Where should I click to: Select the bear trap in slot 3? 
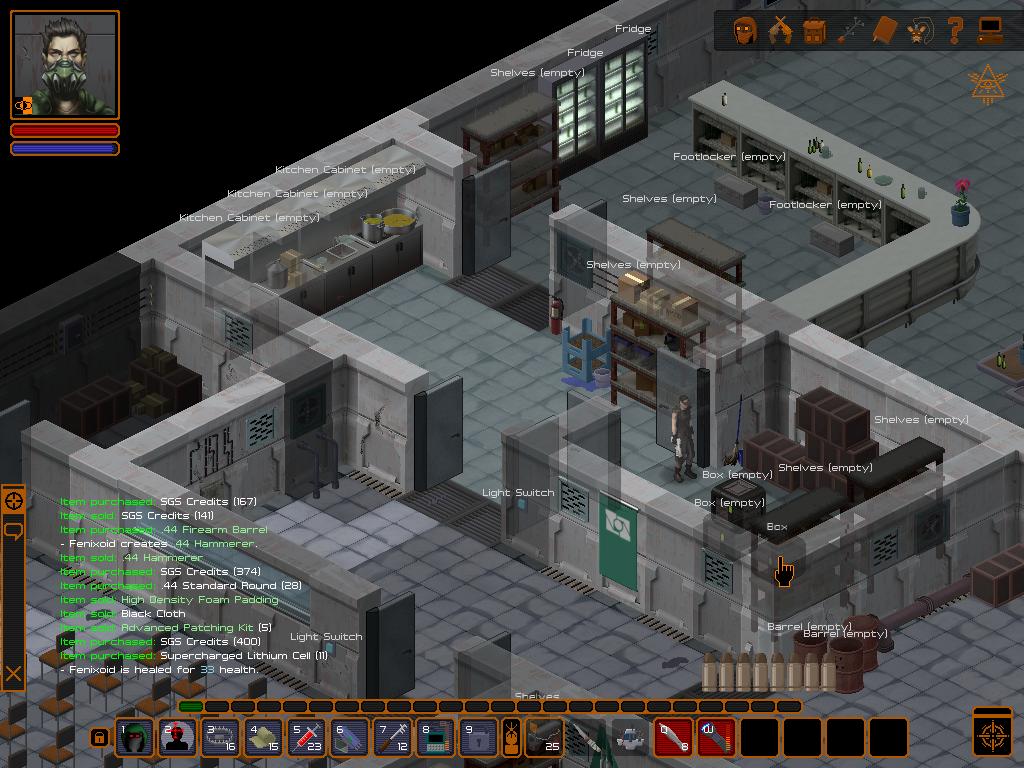pos(220,738)
